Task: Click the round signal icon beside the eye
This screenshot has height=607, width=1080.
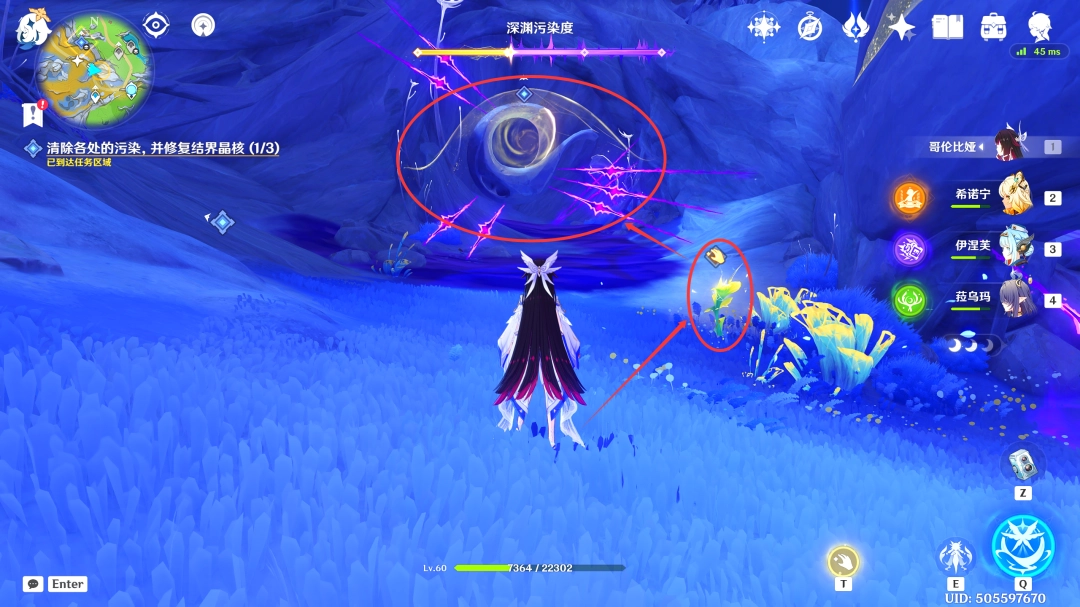Action: (x=203, y=25)
